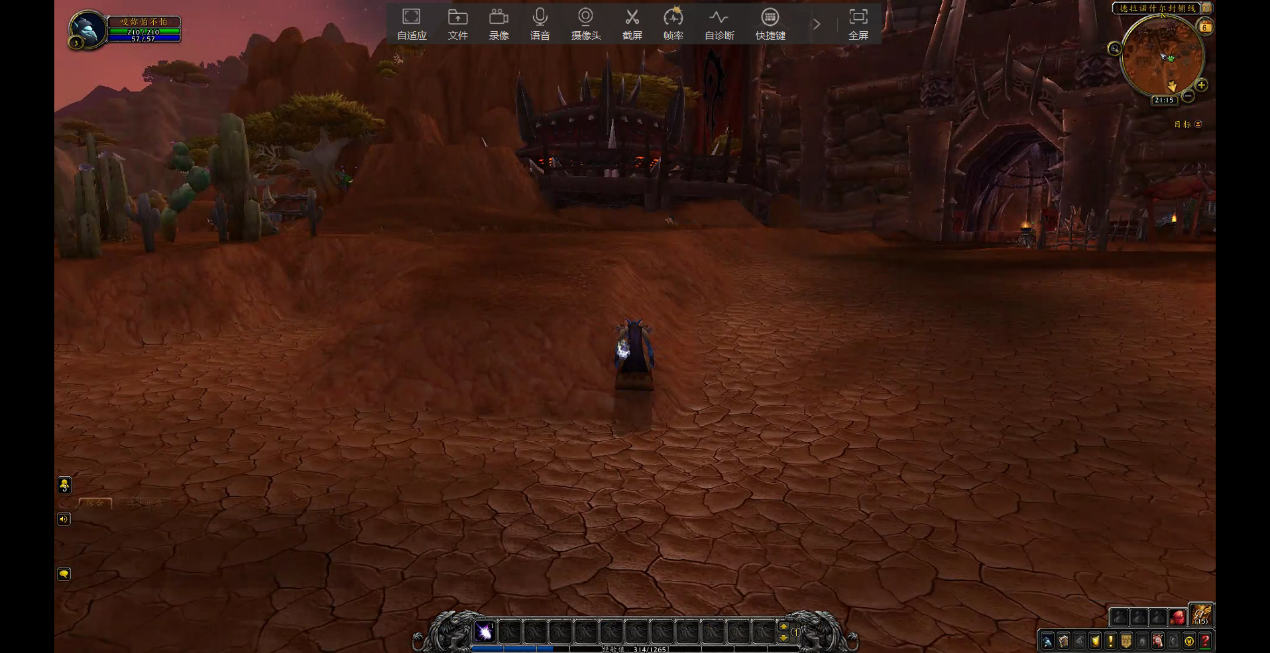
Task: Collapse the 目标 objectives tracker
Action: [x=1198, y=124]
